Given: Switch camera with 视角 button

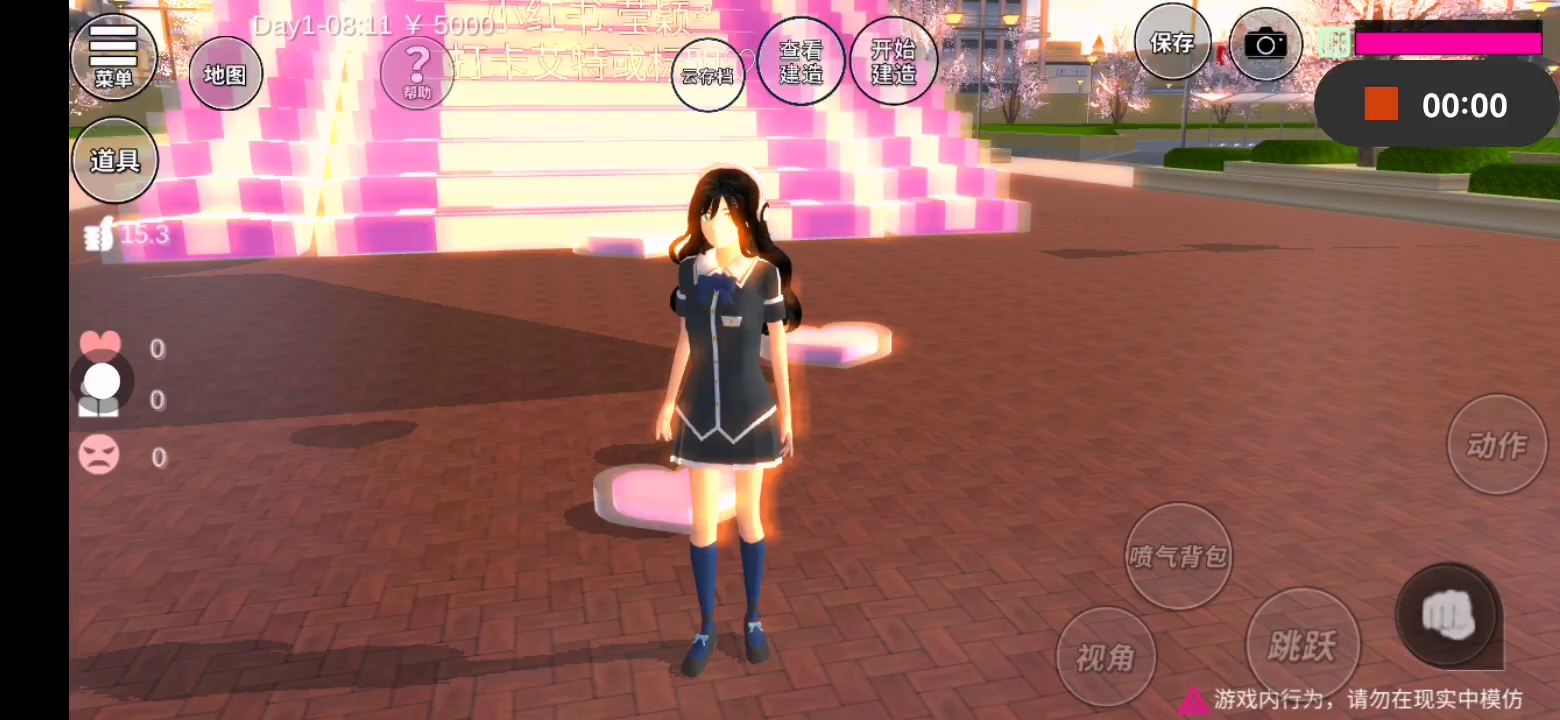Looking at the screenshot, I should click(x=1105, y=657).
